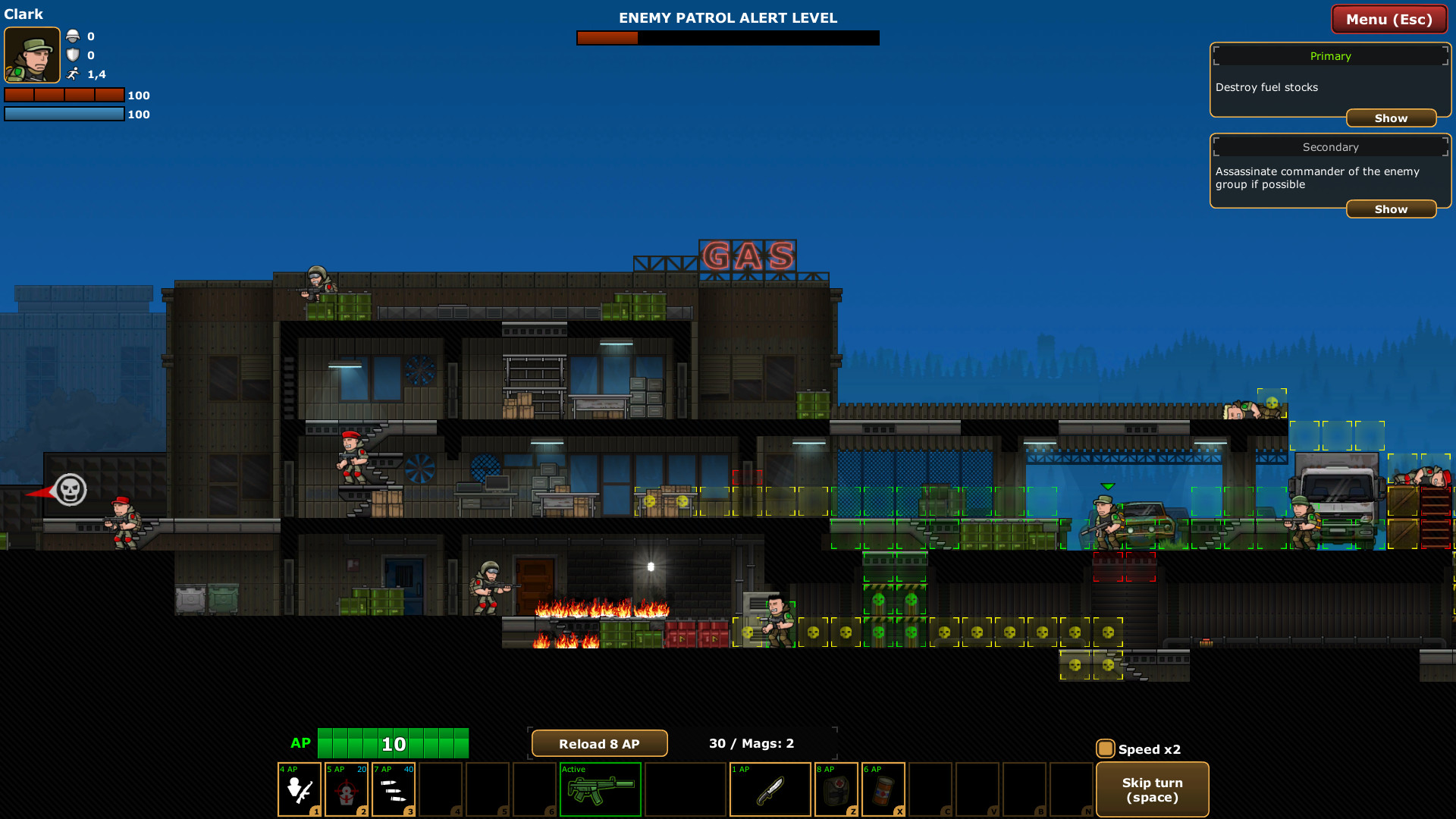Image resolution: width=1456 pixels, height=819 pixels.
Task: Select the stance change ability in slot 1
Action: 299,789
